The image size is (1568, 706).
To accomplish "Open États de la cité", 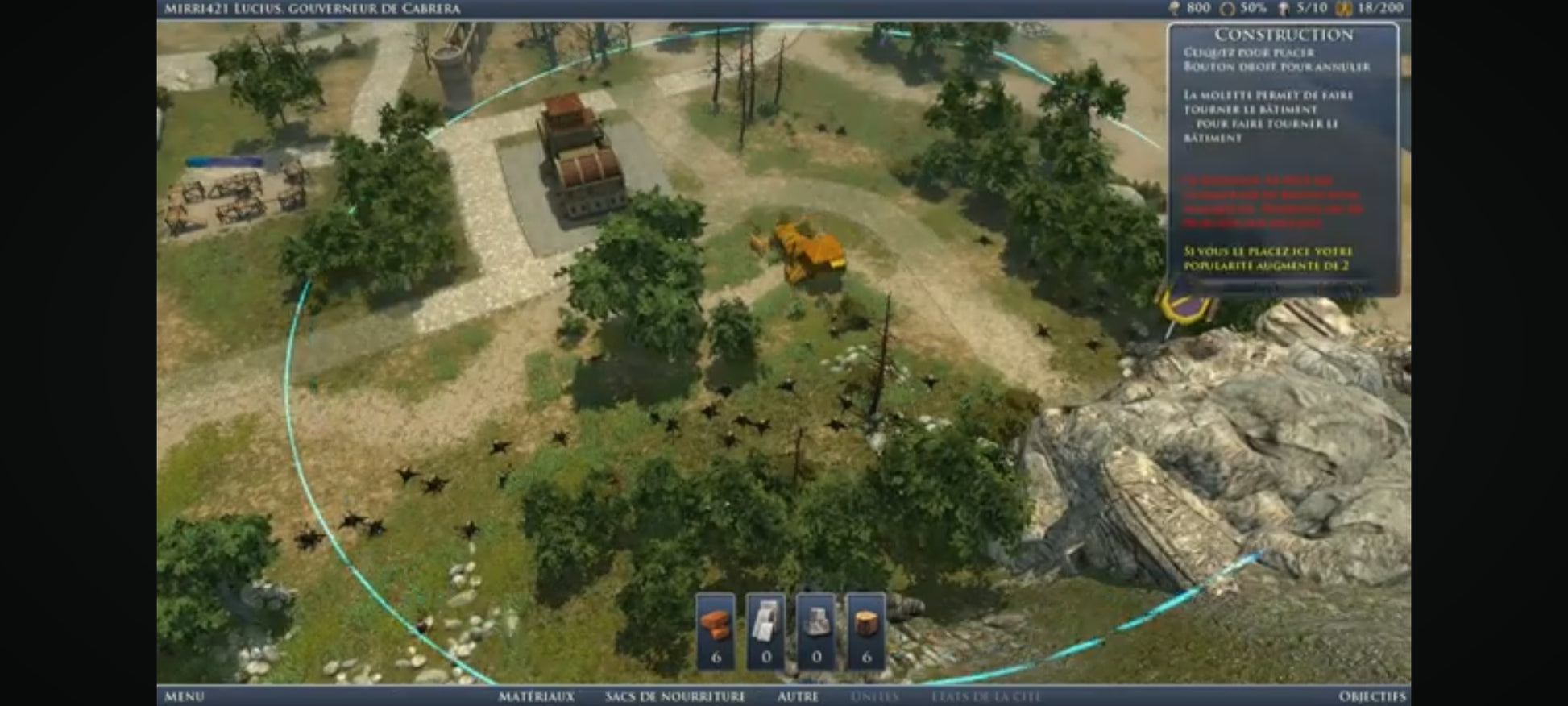I will pyautogui.click(x=985, y=696).
